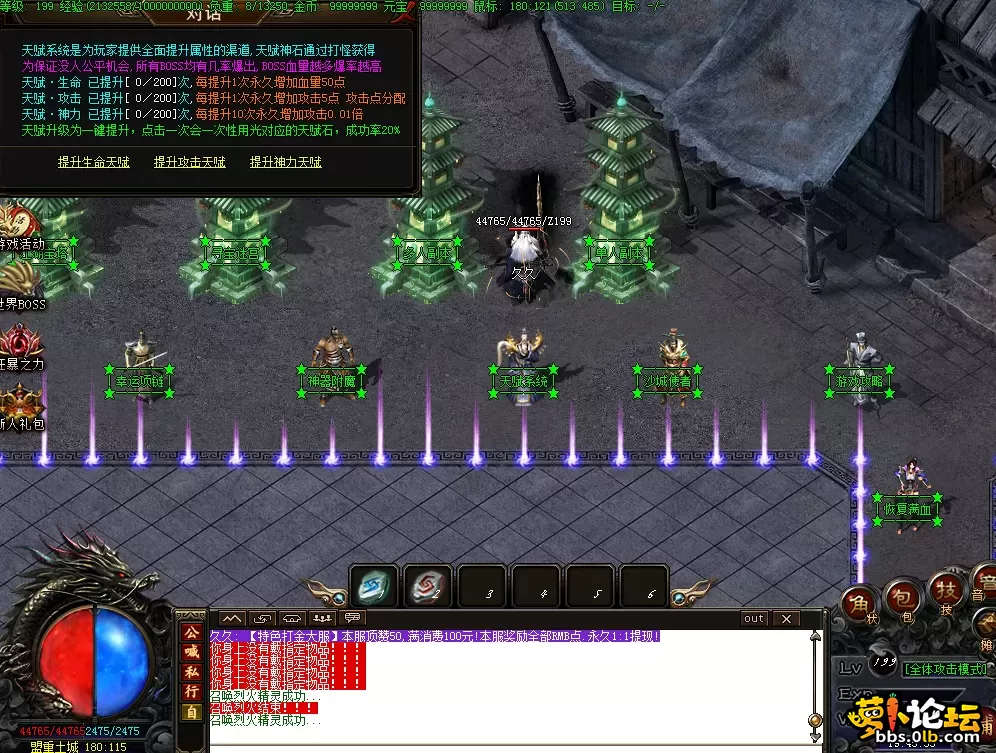Screen dimensions: 996x753
Task: Open the 游戏活动 events icon
Action: [18, 227]
